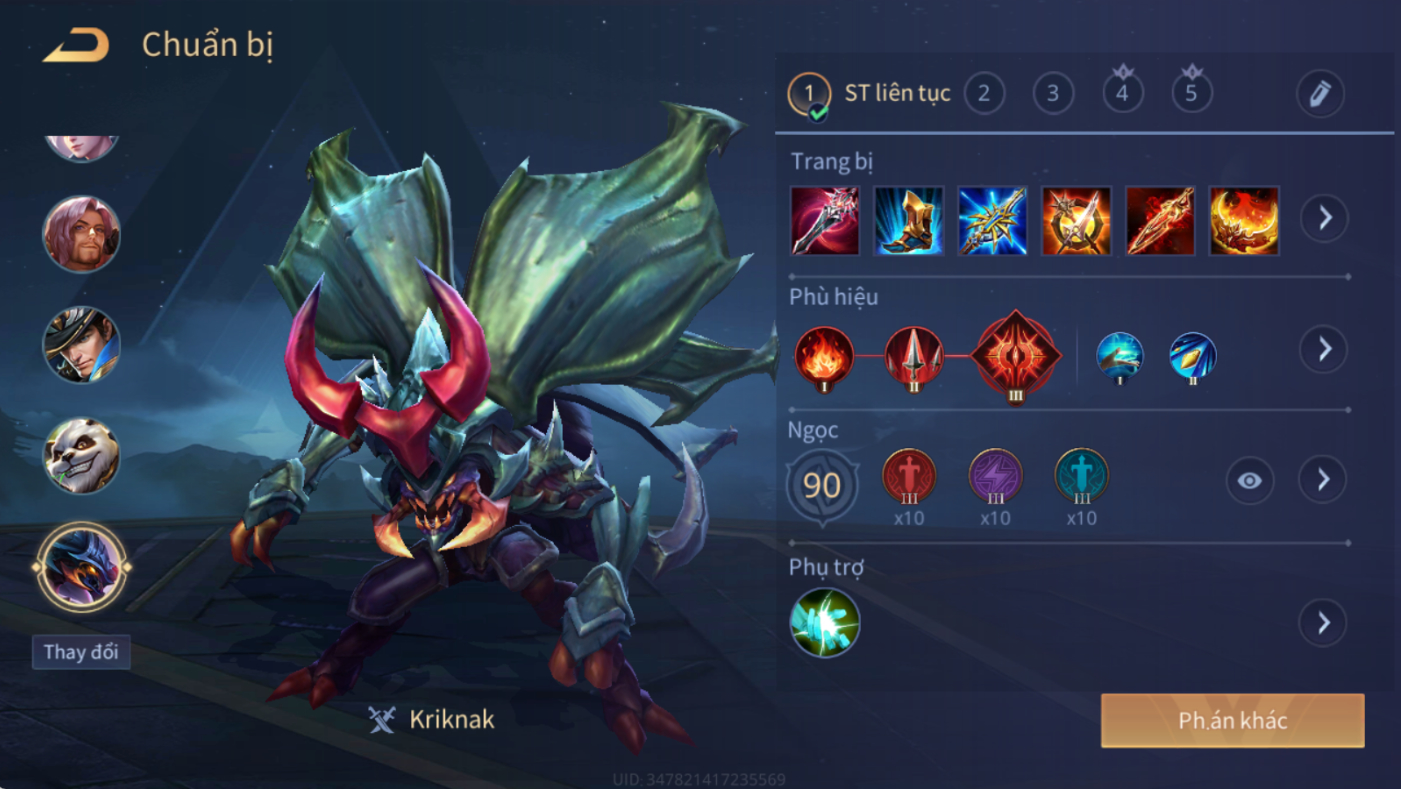Select loadout preset 5
Viewport: 1401px width, 789px height.
point(1191,93)
